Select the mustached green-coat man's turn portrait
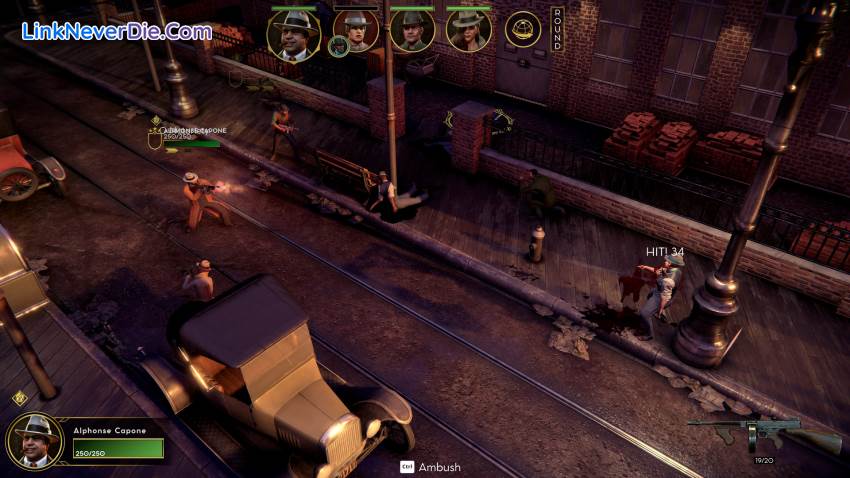Image resolution: width=850 pixels, height=478 pixels. [412, 31]
